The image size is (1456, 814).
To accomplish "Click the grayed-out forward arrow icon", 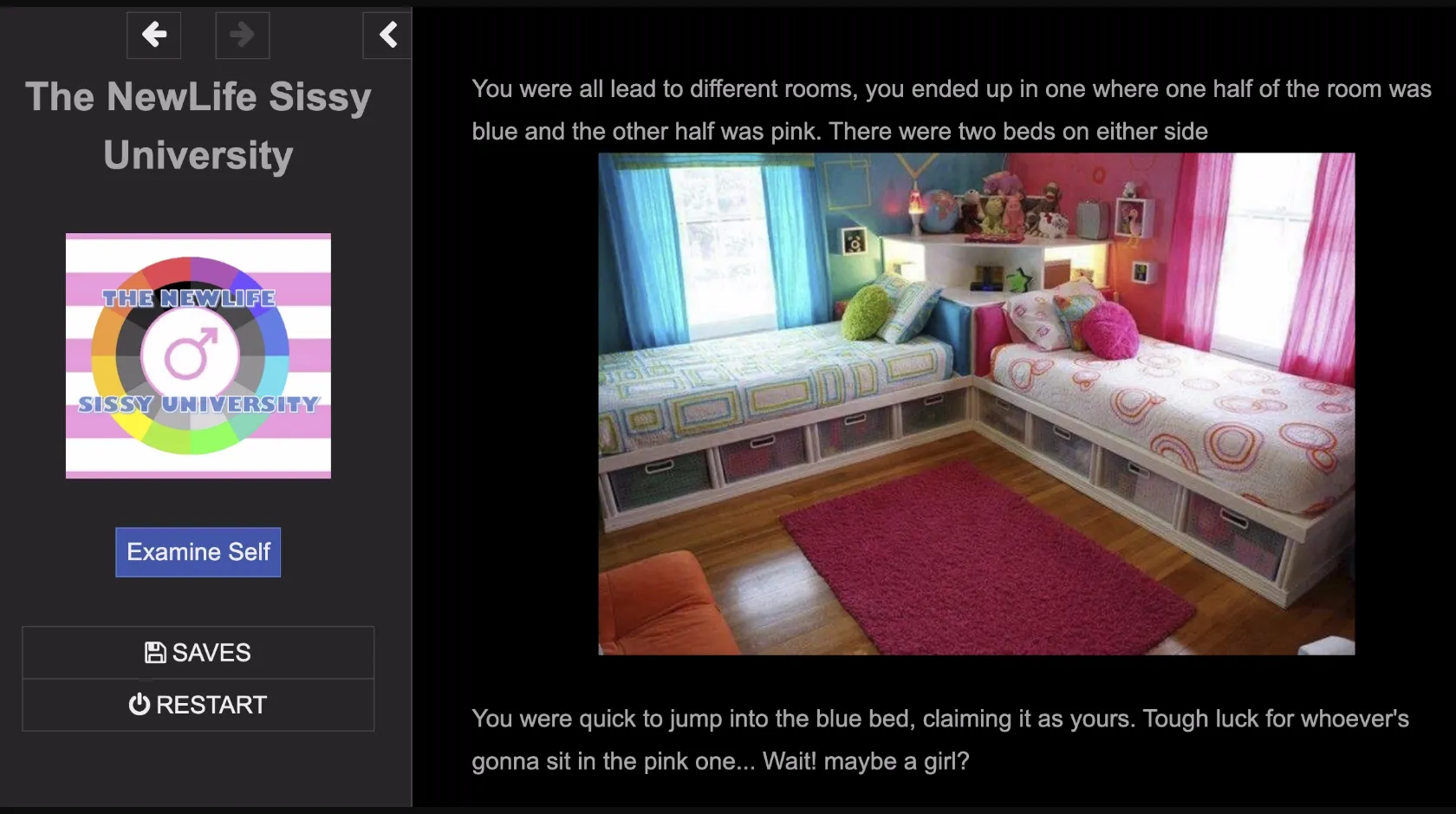I will (x=242, y=36).
